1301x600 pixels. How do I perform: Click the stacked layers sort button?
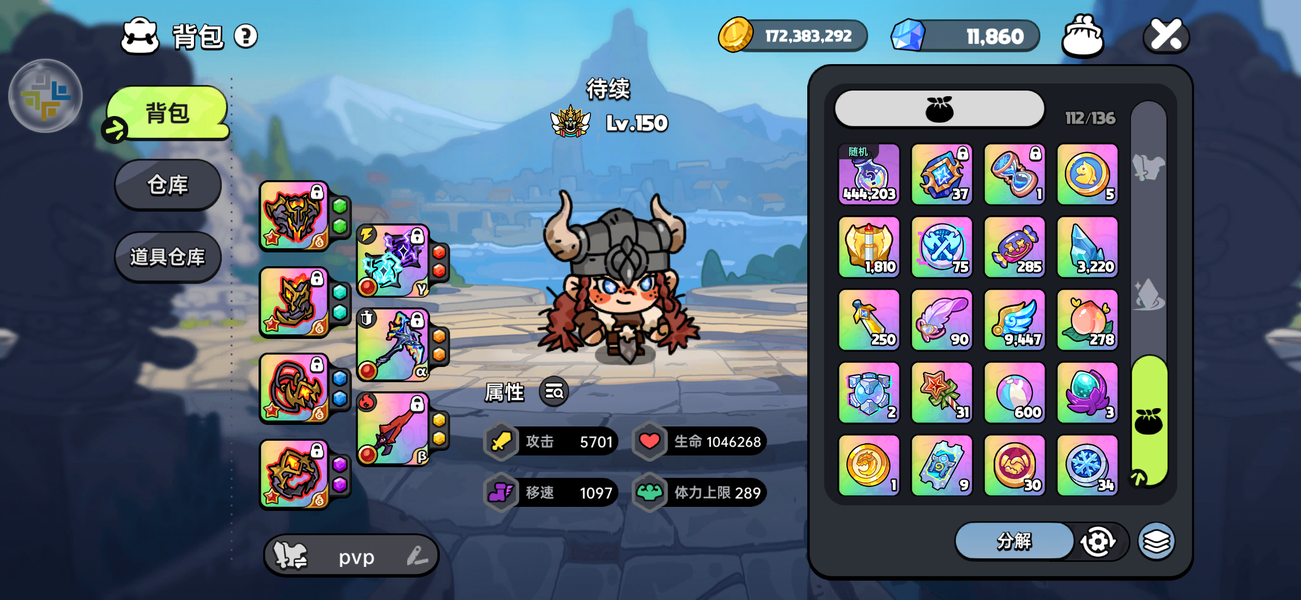tap(1156, 541)
